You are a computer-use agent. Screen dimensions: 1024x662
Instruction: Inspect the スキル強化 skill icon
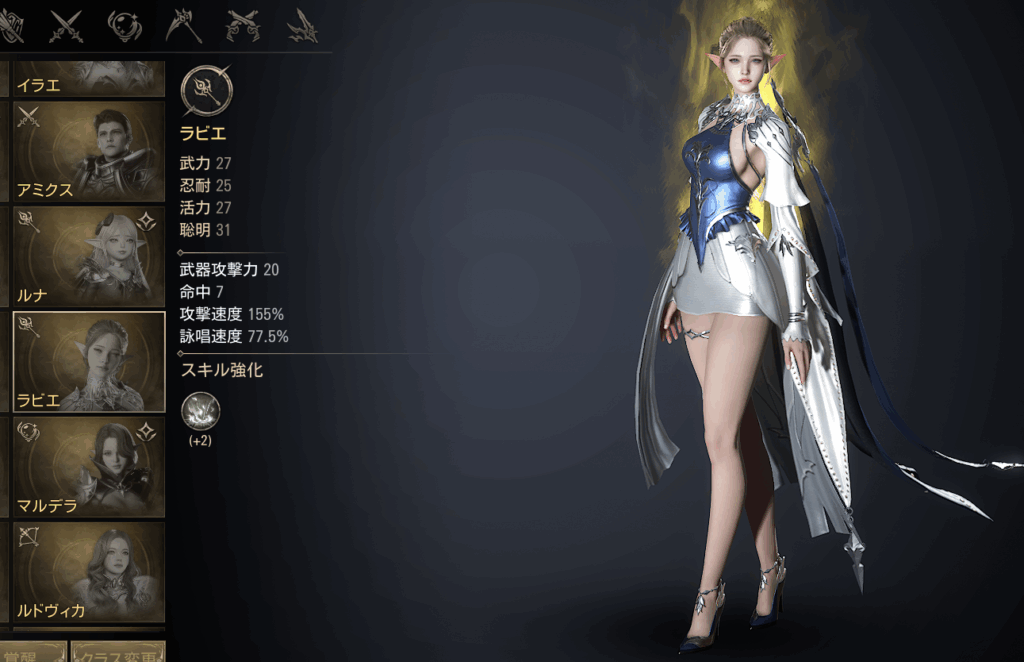[x=201, y=411]
